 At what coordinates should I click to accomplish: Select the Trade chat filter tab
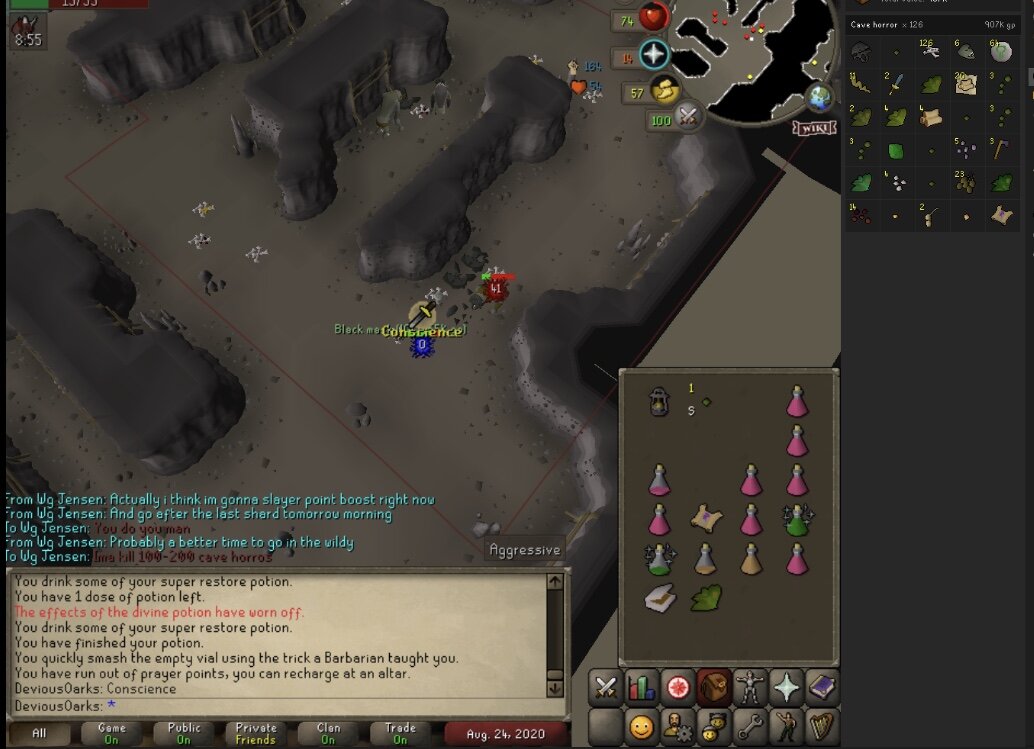point(400,733)
